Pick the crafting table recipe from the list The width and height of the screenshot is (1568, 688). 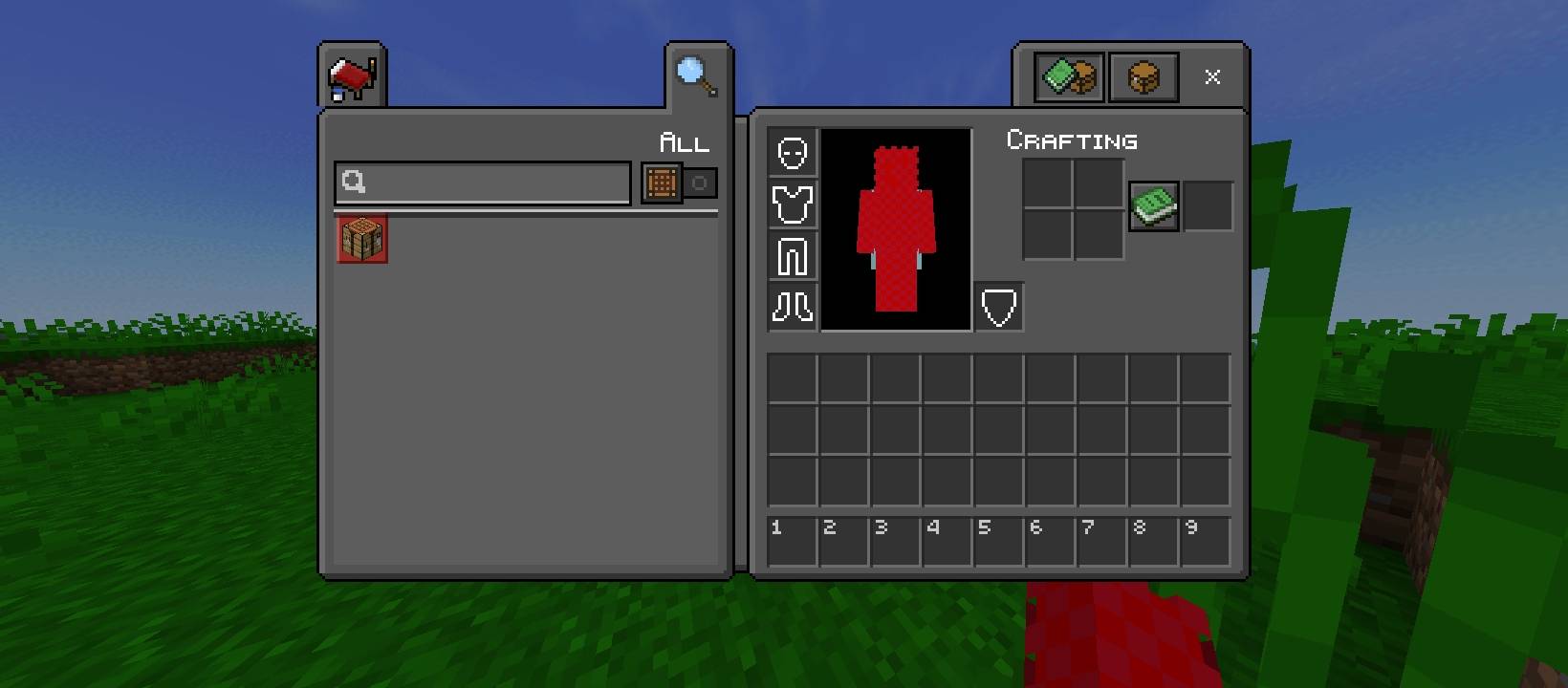click(361, 238)
